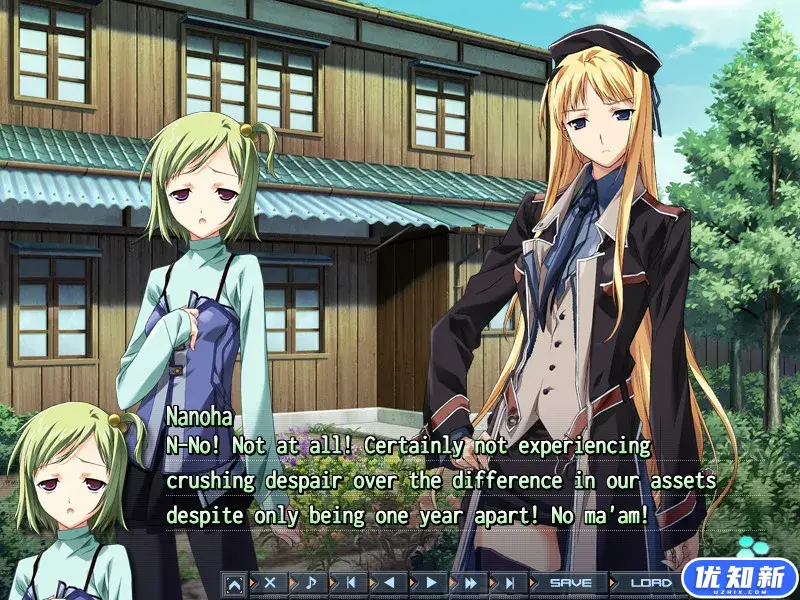Jump ahead with the skip-to-next button
This screenshot has height=600, width=800.
point(510,582)
